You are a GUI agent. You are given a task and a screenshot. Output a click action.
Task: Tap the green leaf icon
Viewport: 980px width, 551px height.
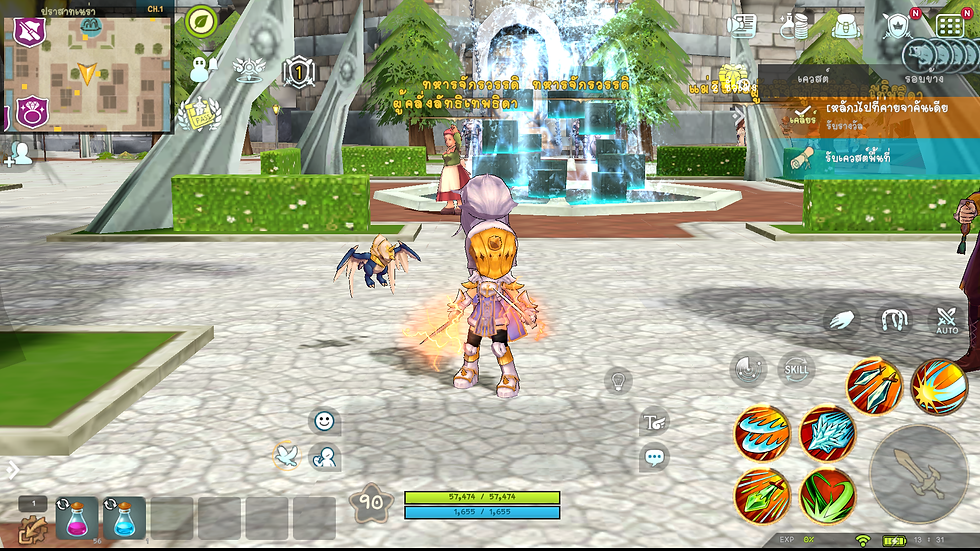202,21
